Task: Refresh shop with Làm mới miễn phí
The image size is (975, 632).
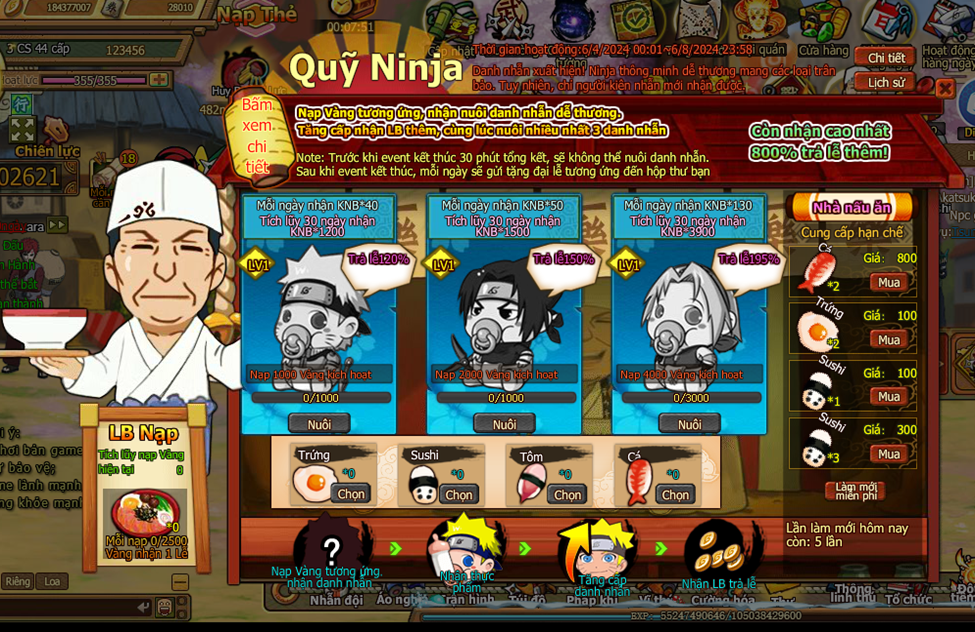Action: (855, 491)
